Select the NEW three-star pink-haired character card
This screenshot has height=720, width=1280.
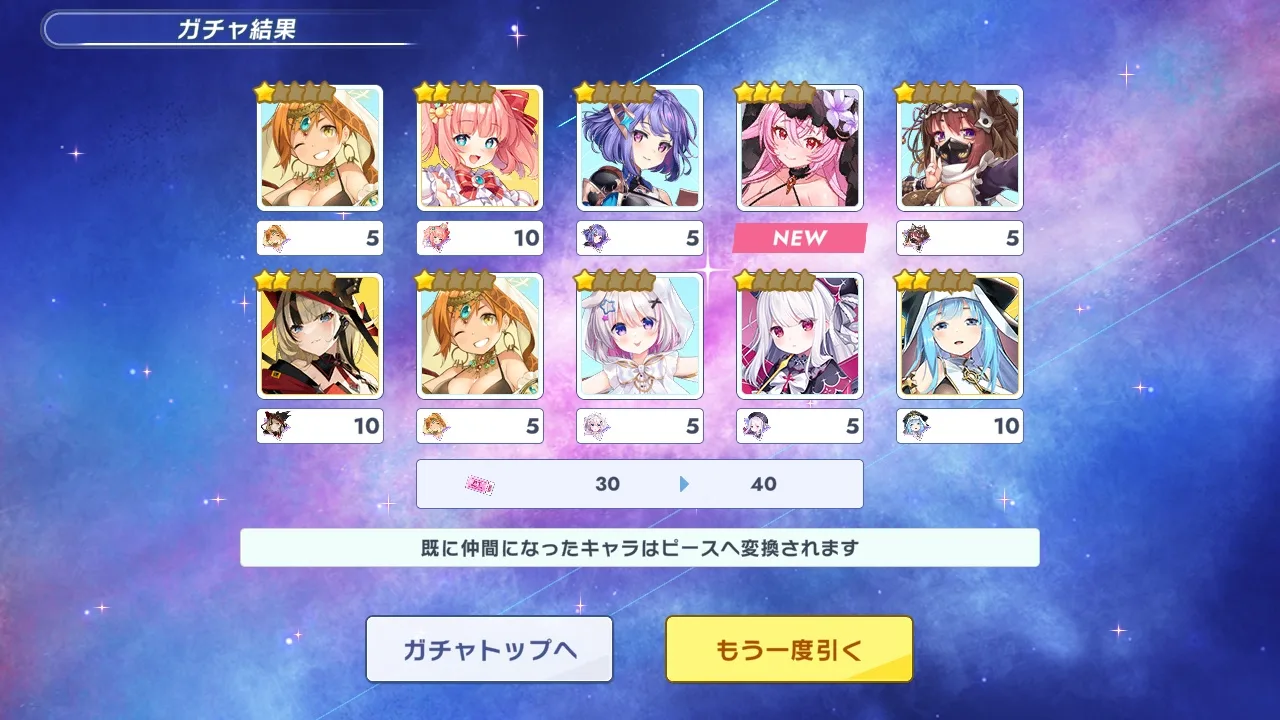click(800, 148)
